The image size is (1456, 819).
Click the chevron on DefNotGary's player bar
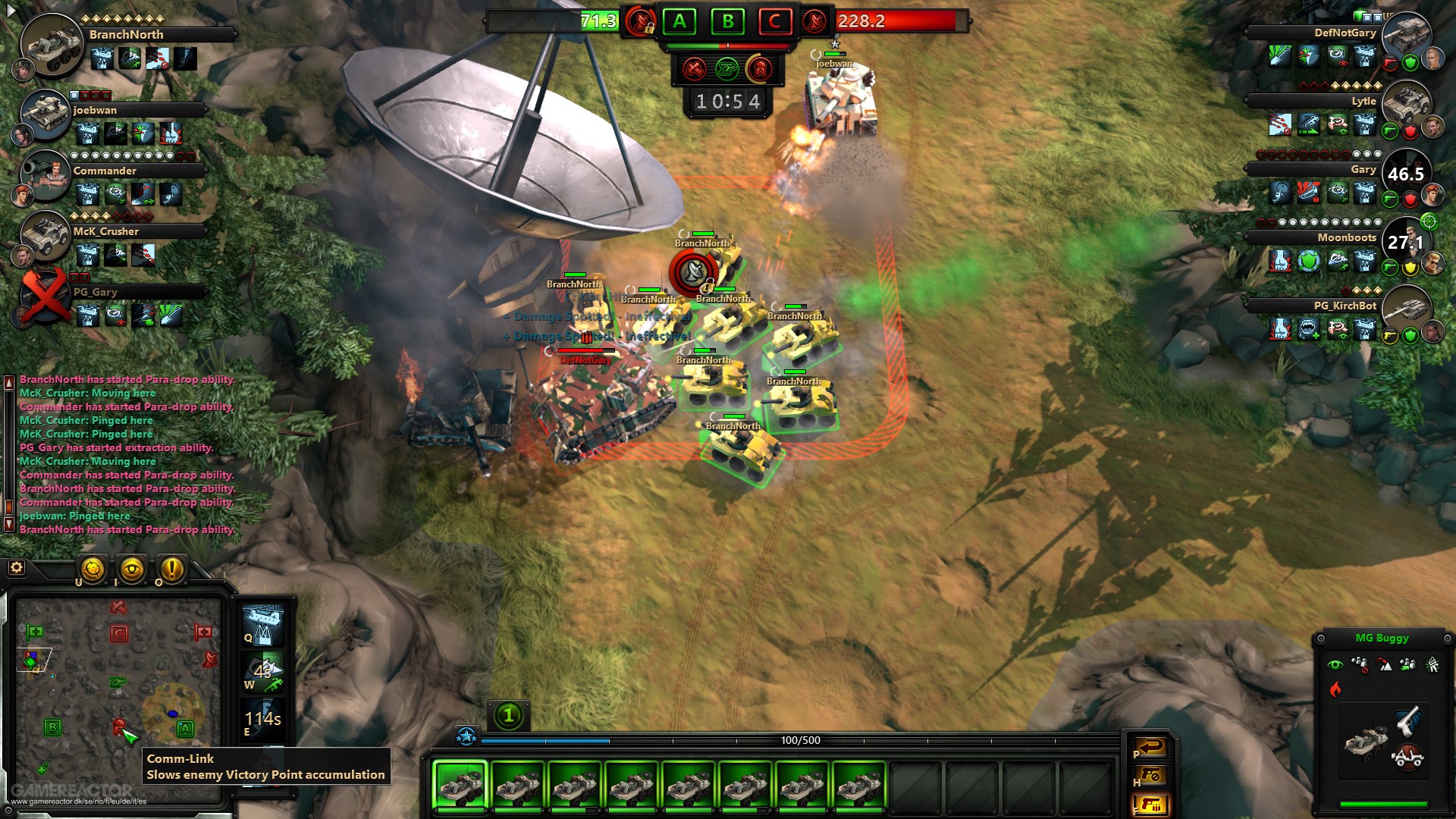point(1245,32)
